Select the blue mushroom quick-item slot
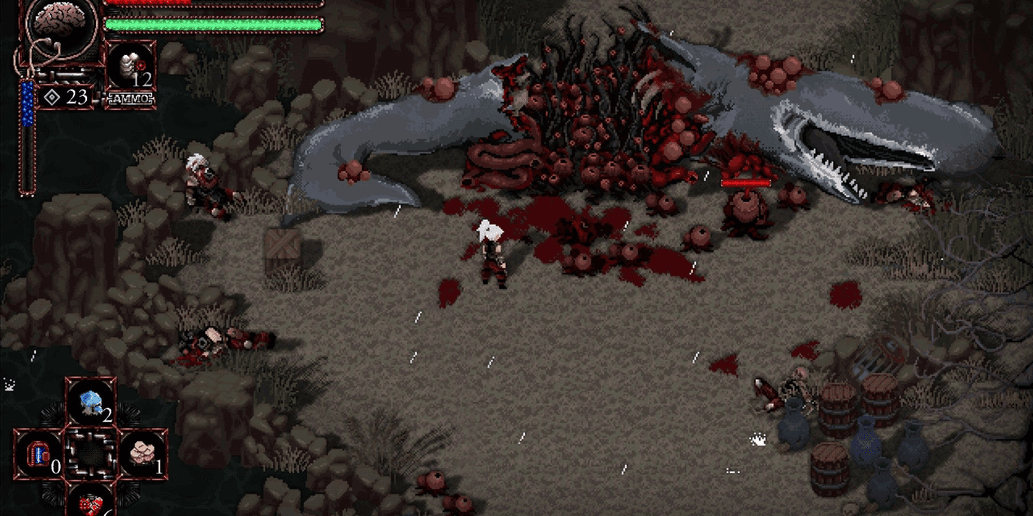The height and width of the screenshot is (516, 1033). pyautogui.click(x=91, y=401)
